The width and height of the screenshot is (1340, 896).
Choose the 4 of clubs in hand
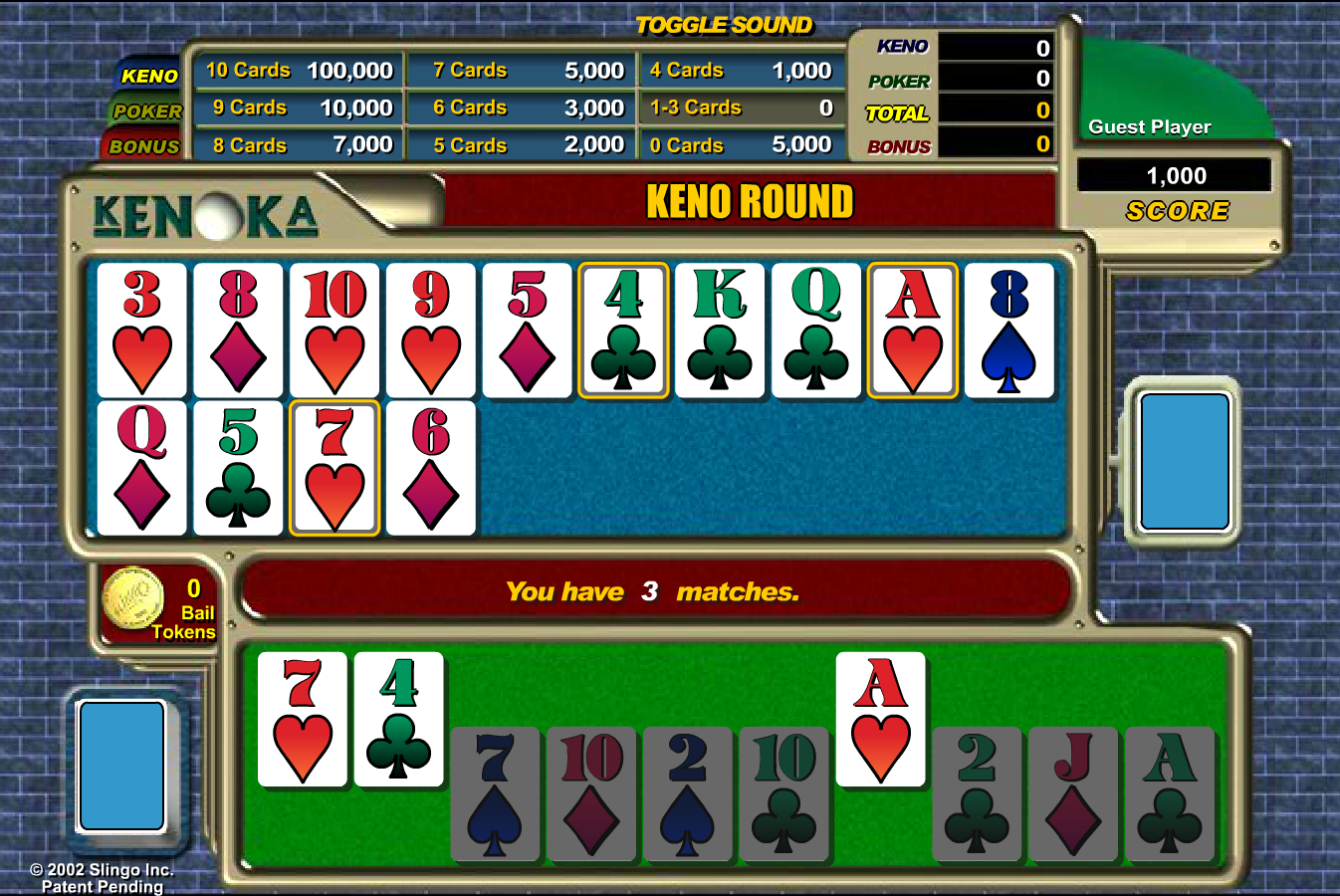coord(399,720)
